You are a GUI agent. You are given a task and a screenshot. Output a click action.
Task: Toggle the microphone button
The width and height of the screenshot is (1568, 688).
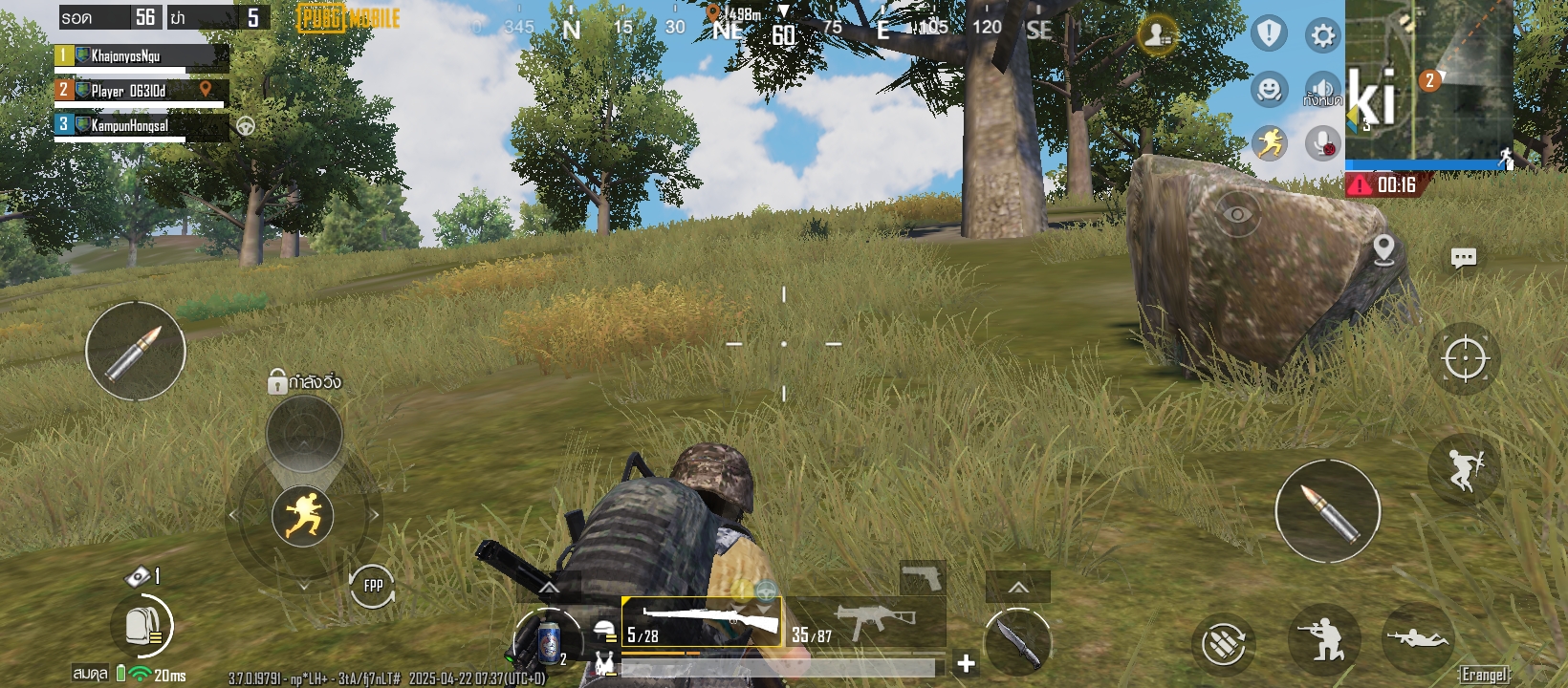pyautogui.click(x=1323, y=144)
